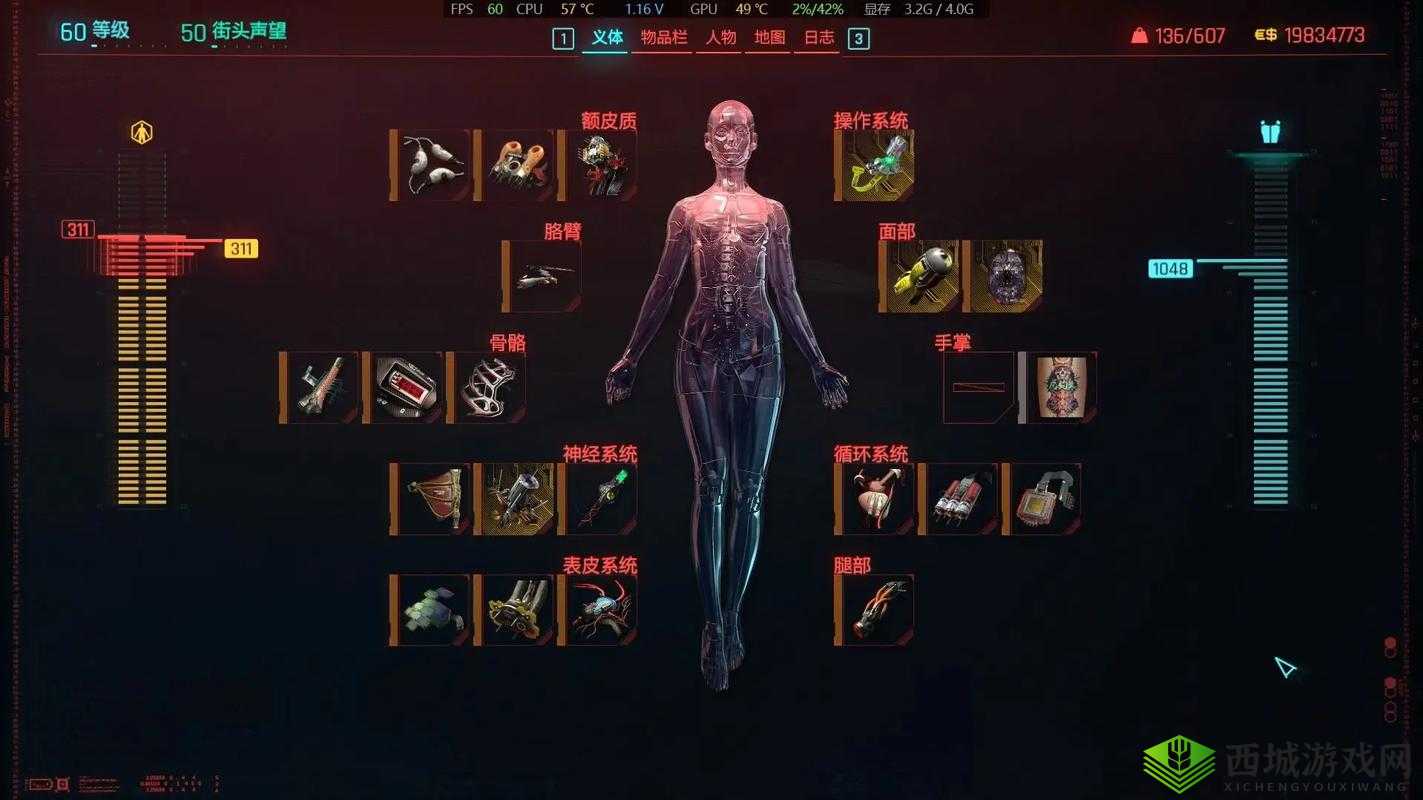
Task: Open the 骨骼 spine implant slot icon
Action: click(x=321, y=386)
